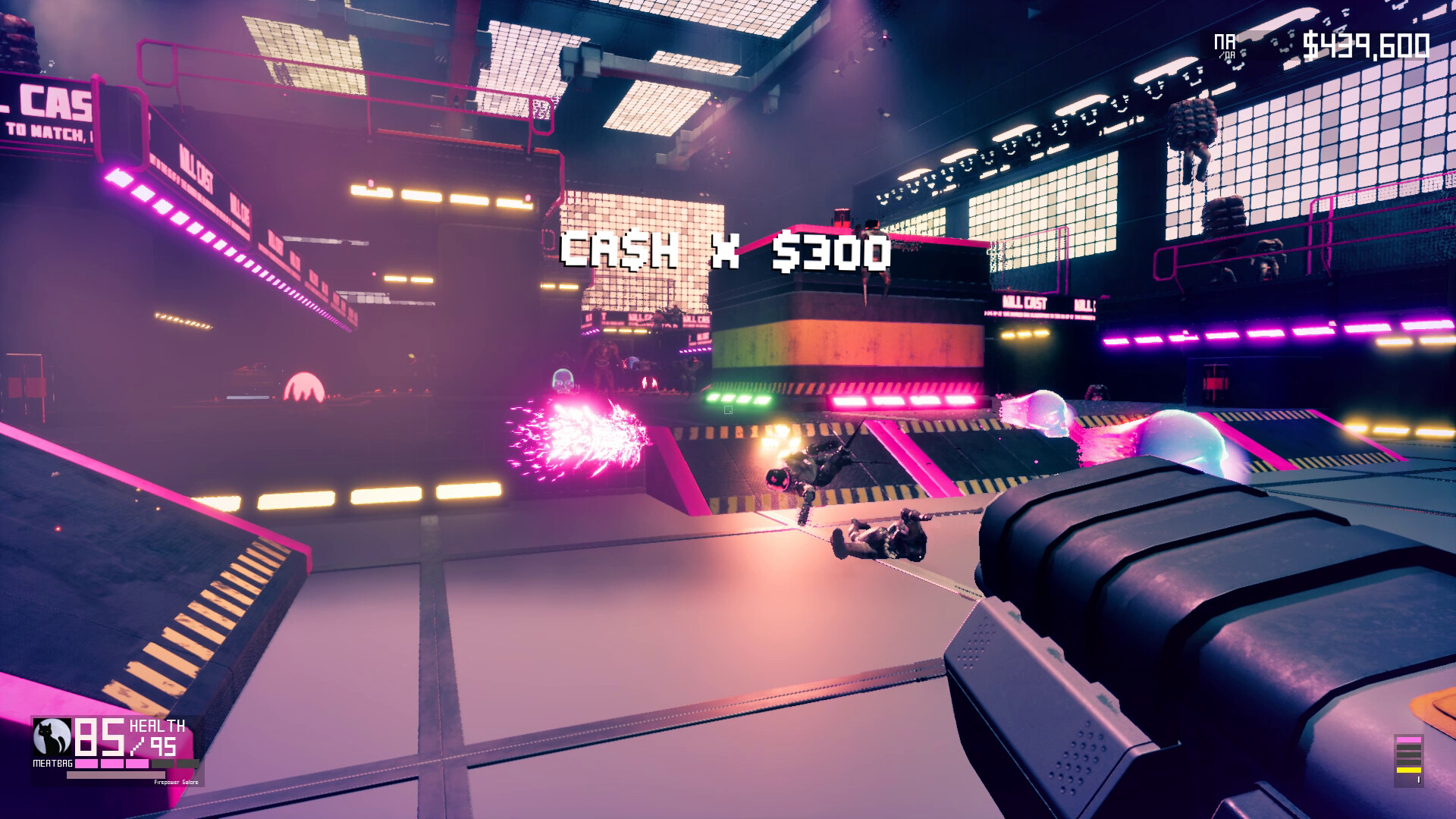The image size is (1456, 819).
Task: Toggle the NA/NA counter in the top bar
Action: click(1224, 42)
